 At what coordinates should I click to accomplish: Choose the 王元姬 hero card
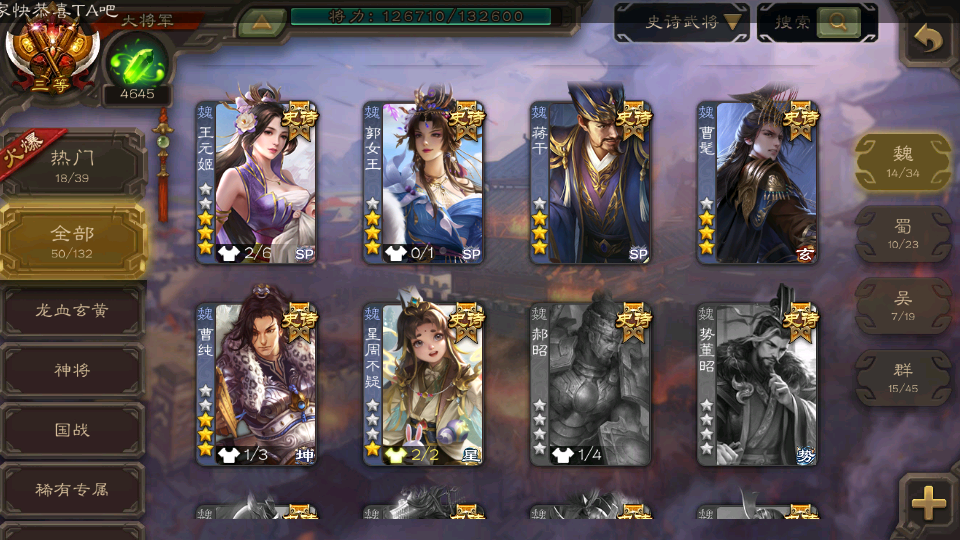[257, 182]
